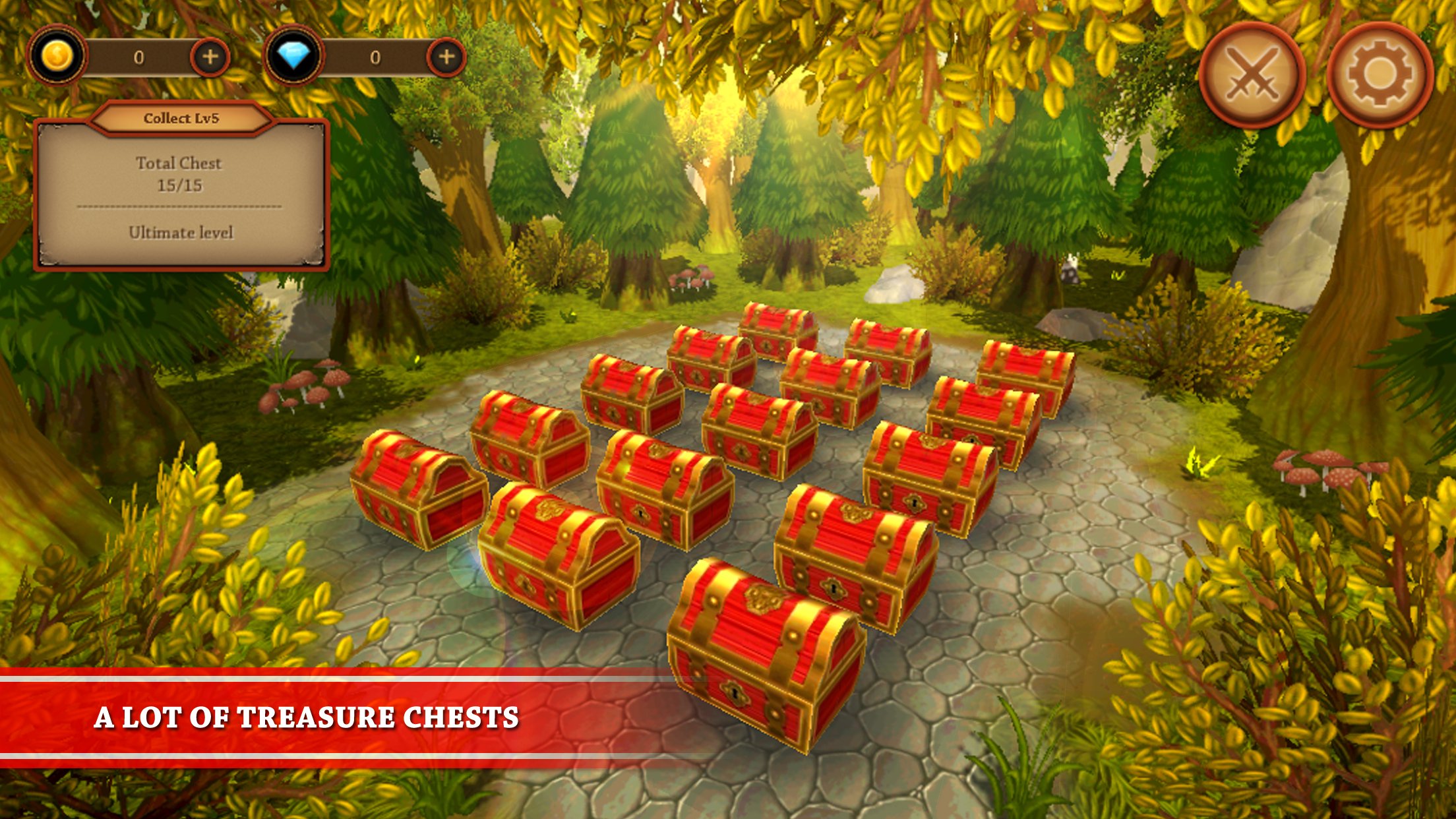Add more diamonds with the plus button
The width and height of the screenshot is (1456, 819).
point(446,57)
